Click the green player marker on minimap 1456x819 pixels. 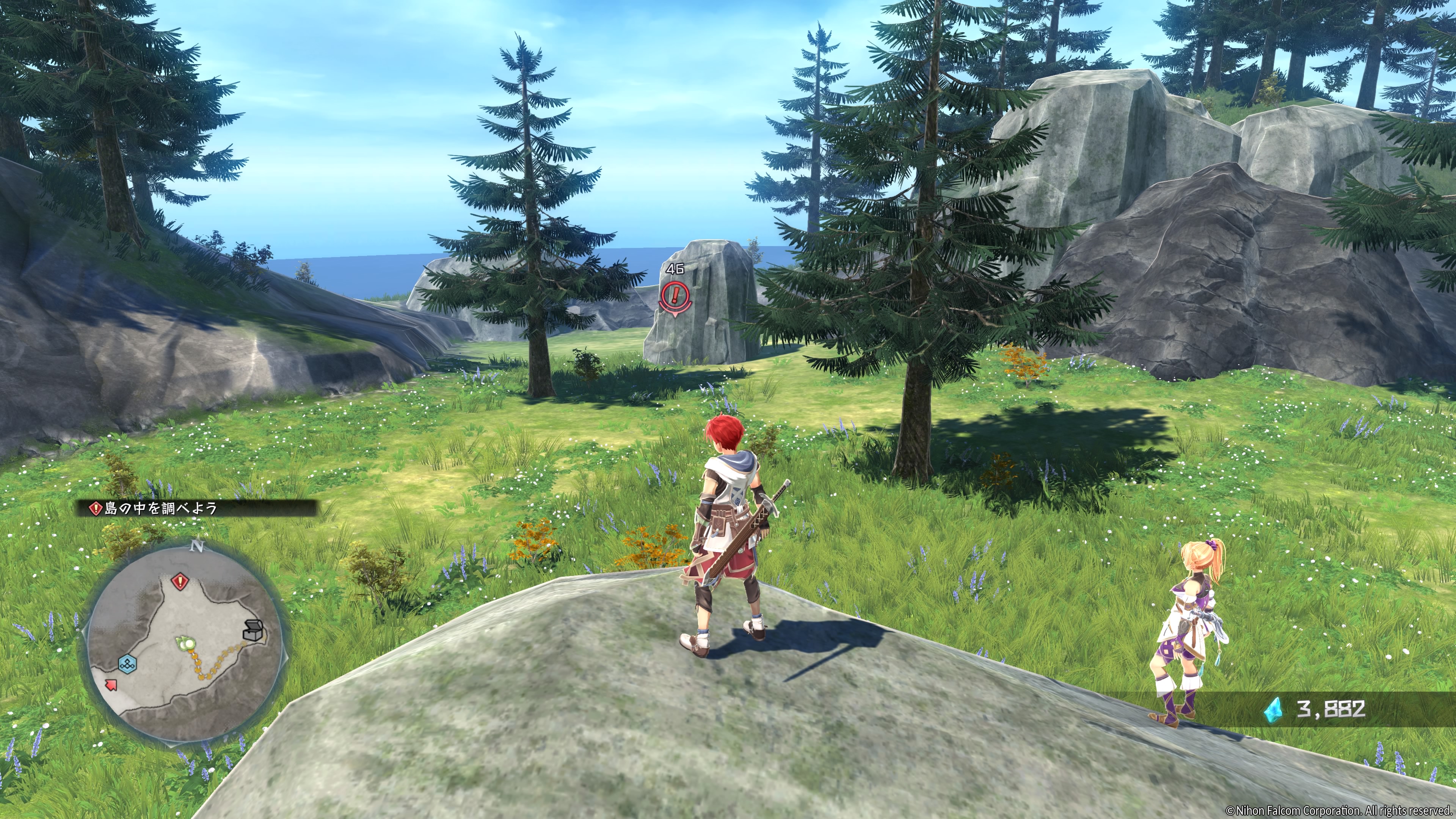click(185, 642)
